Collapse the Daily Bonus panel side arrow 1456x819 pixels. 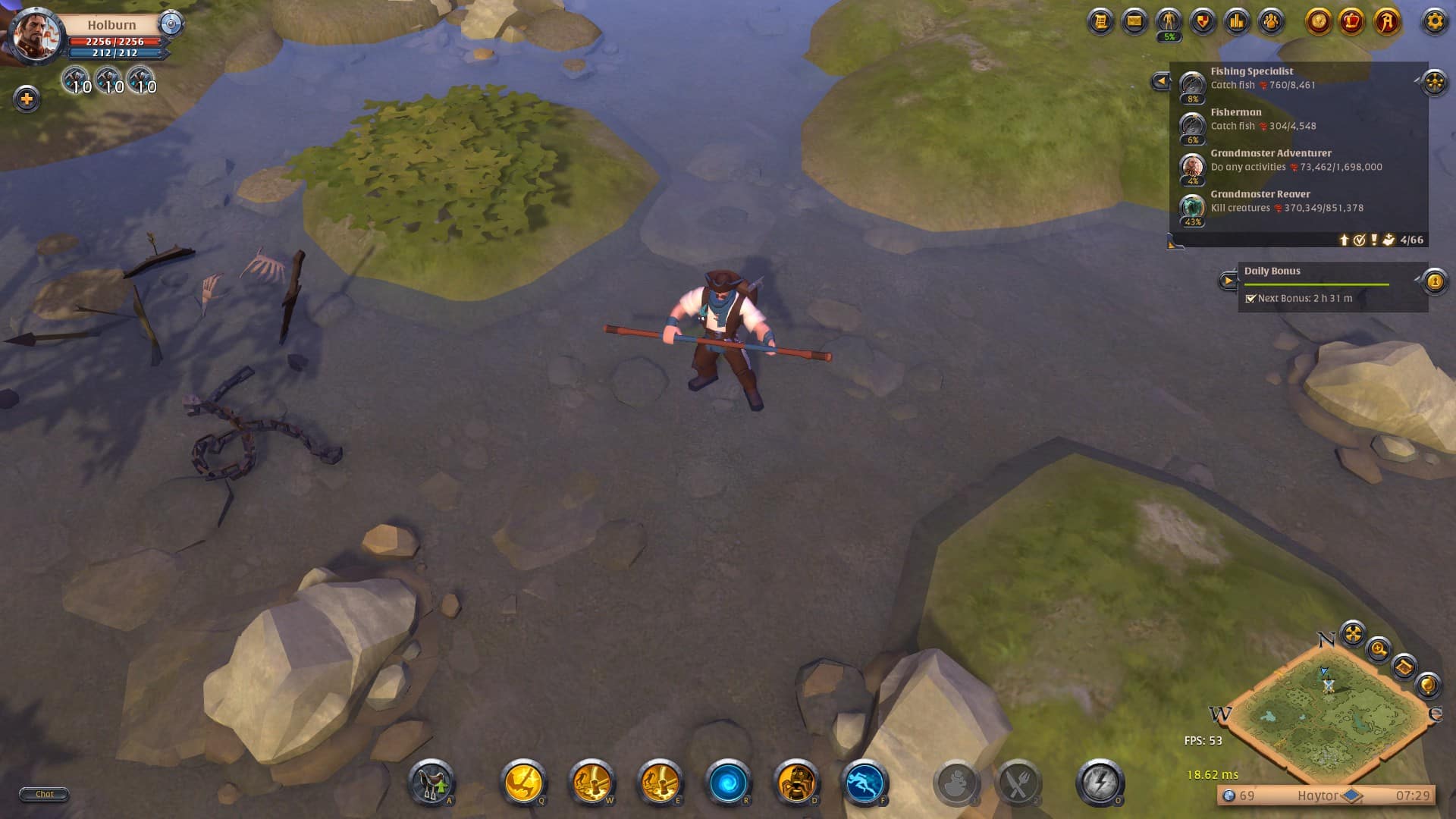coord(1228,281)
